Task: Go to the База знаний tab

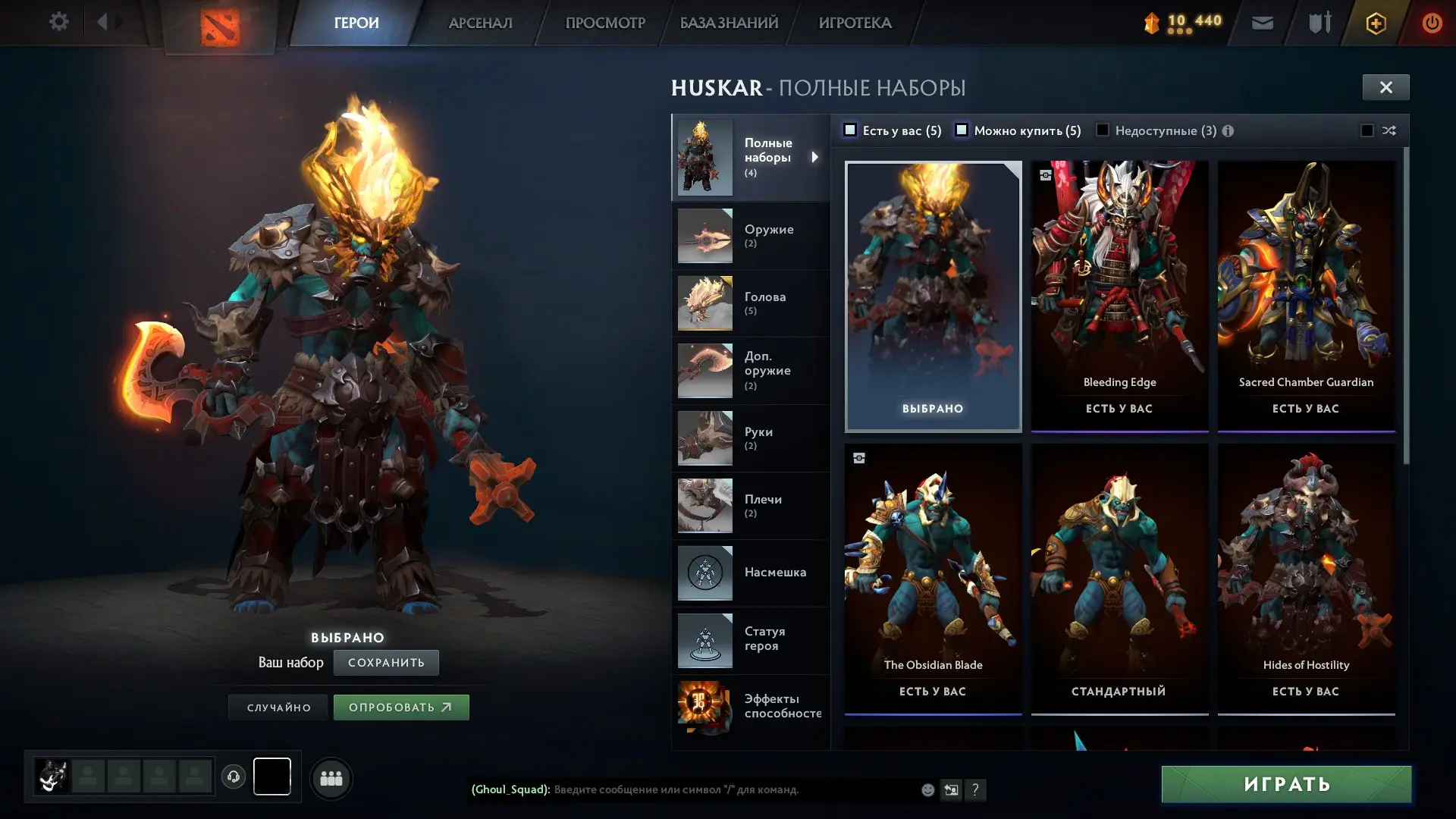Action: click(x=729, y=23)
